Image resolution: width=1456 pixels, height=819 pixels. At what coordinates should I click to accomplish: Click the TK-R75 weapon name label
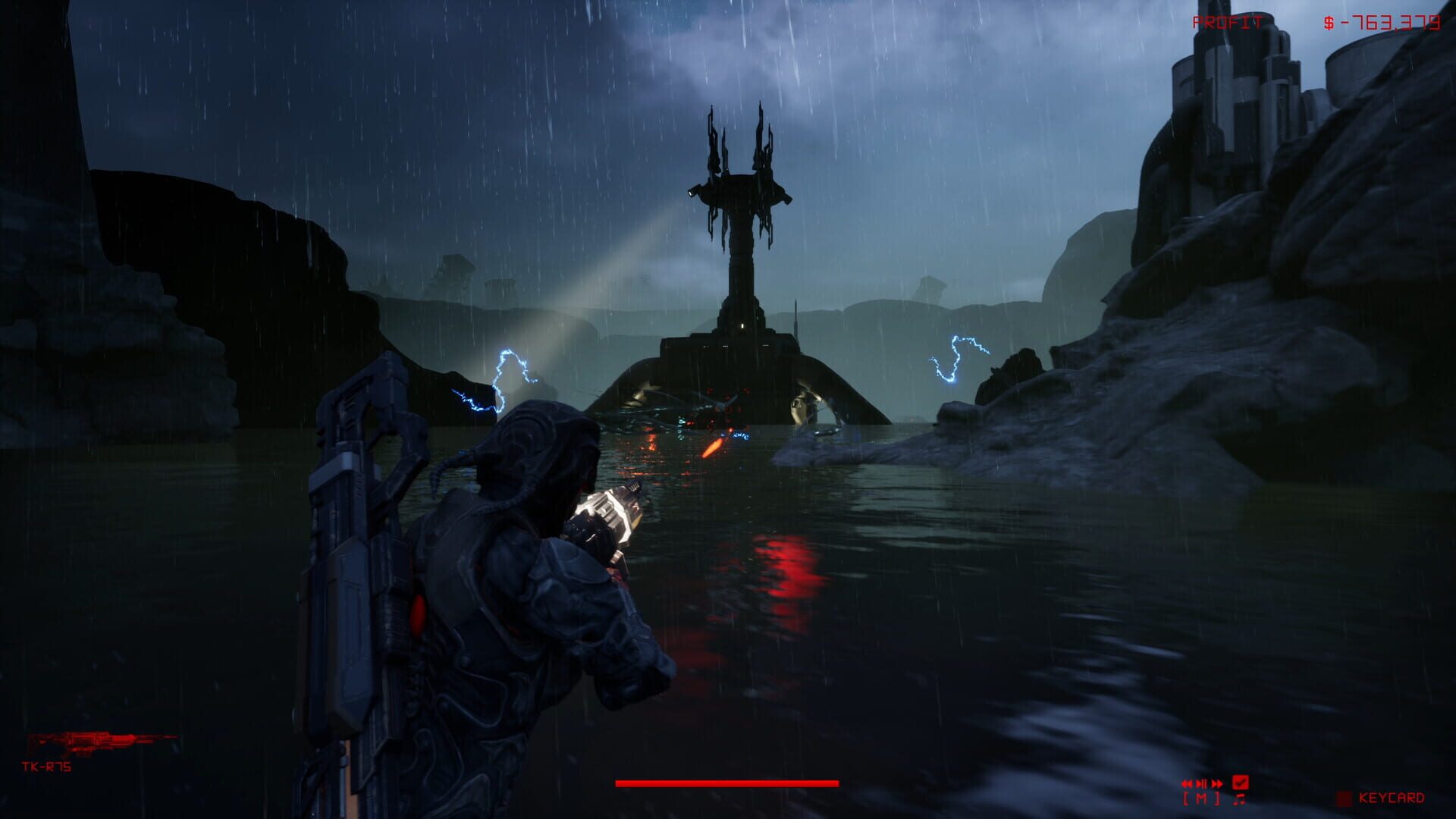pos(45,767)
